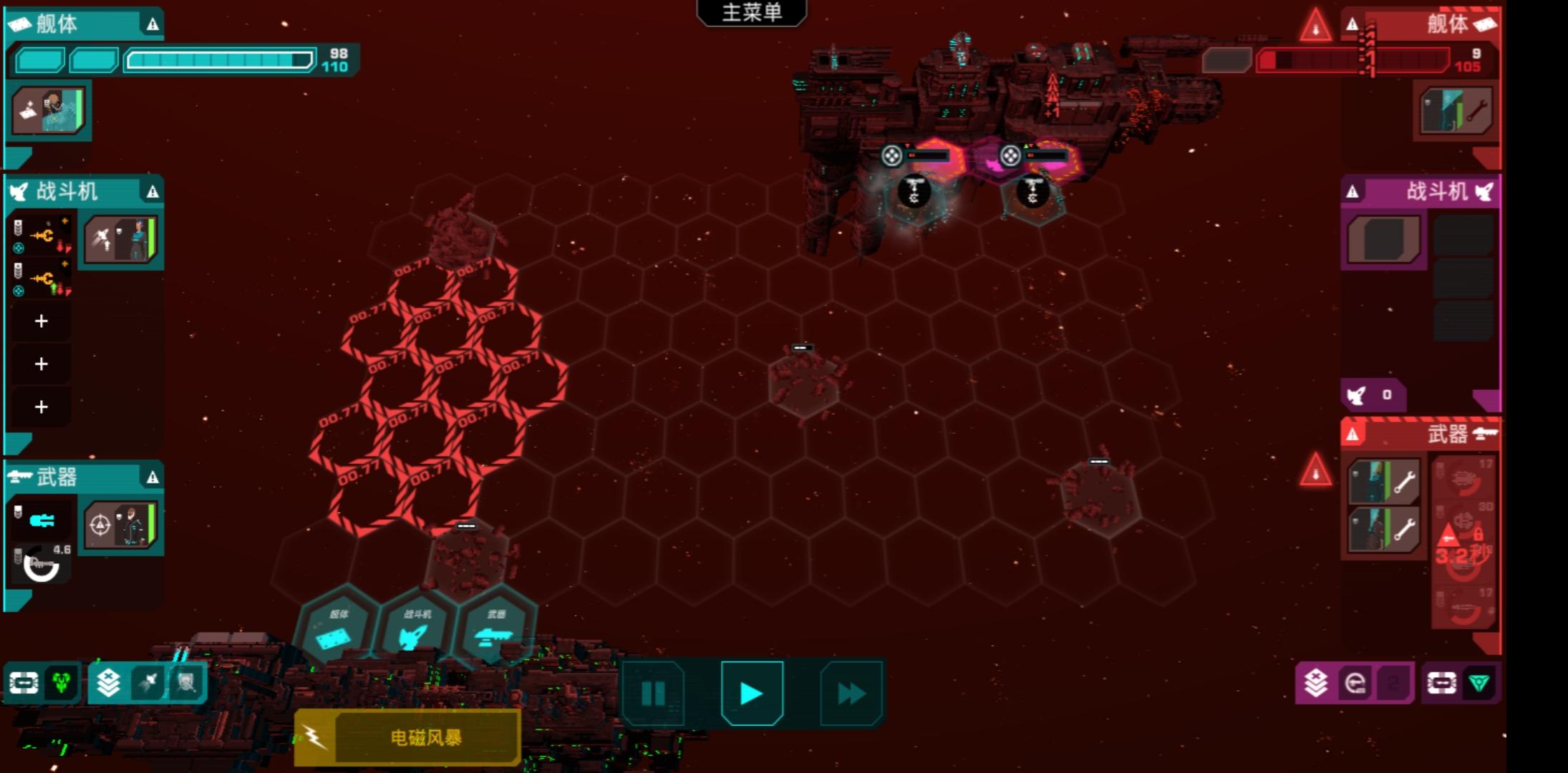Screen dimensions: 1568x773
Task: Open the player's 战斗机 fighter panel header
Action: tap(83, 191)
